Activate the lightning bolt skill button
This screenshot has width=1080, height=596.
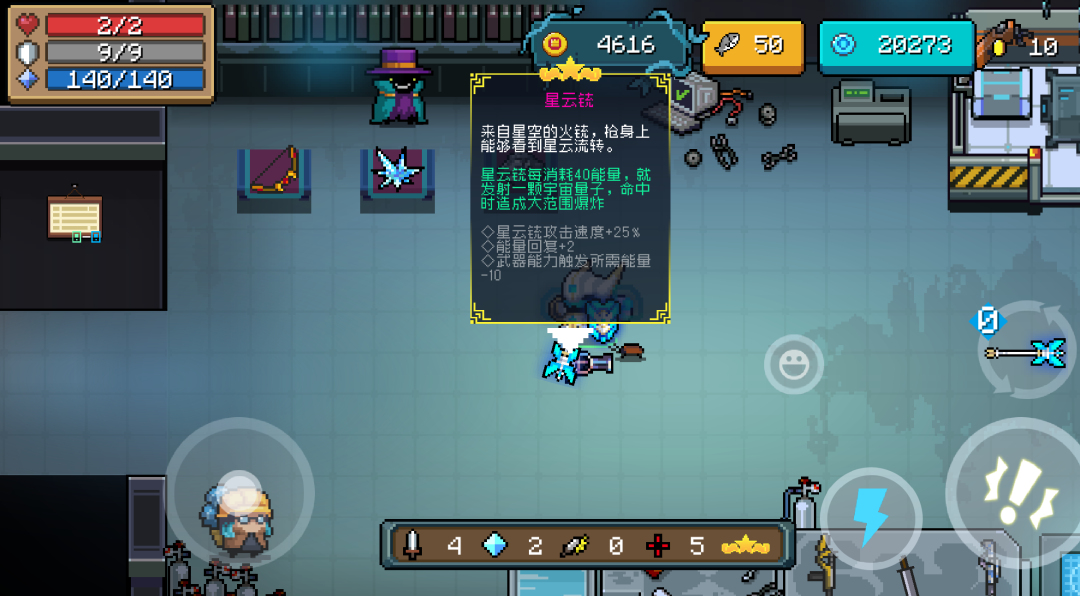click(870, 515)
